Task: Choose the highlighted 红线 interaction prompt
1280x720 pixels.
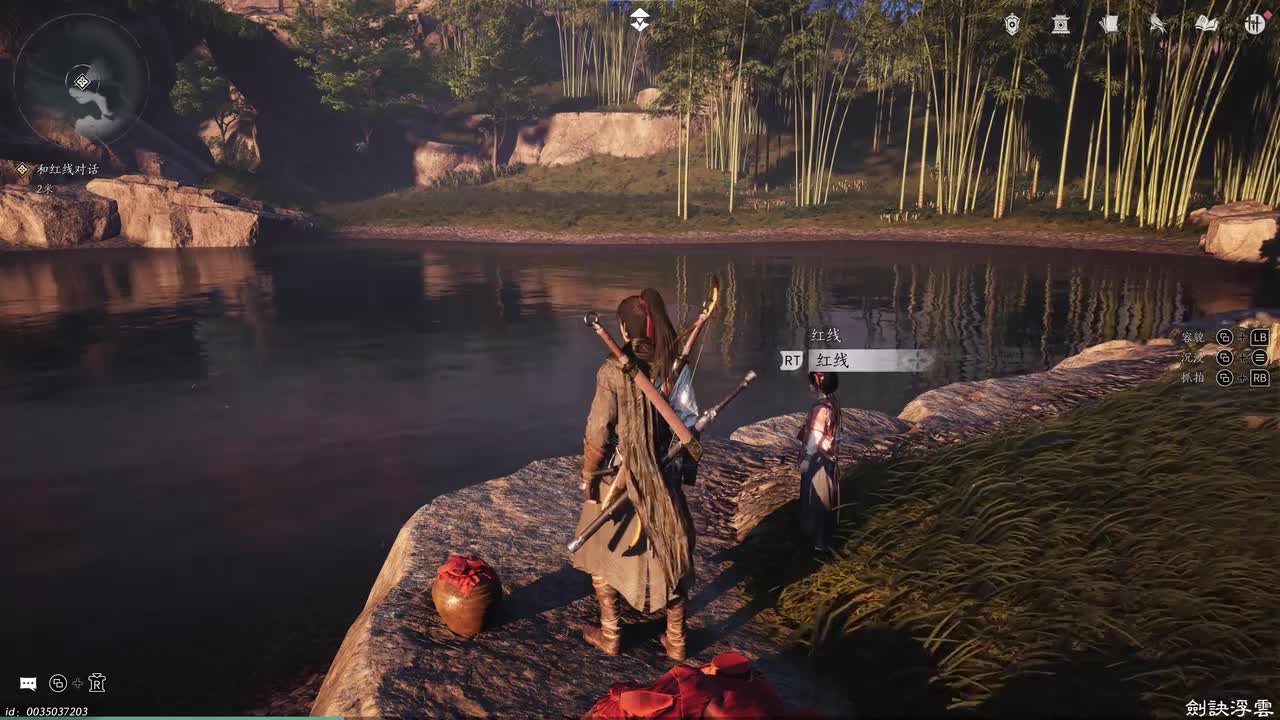Action: tap(856, 360)
